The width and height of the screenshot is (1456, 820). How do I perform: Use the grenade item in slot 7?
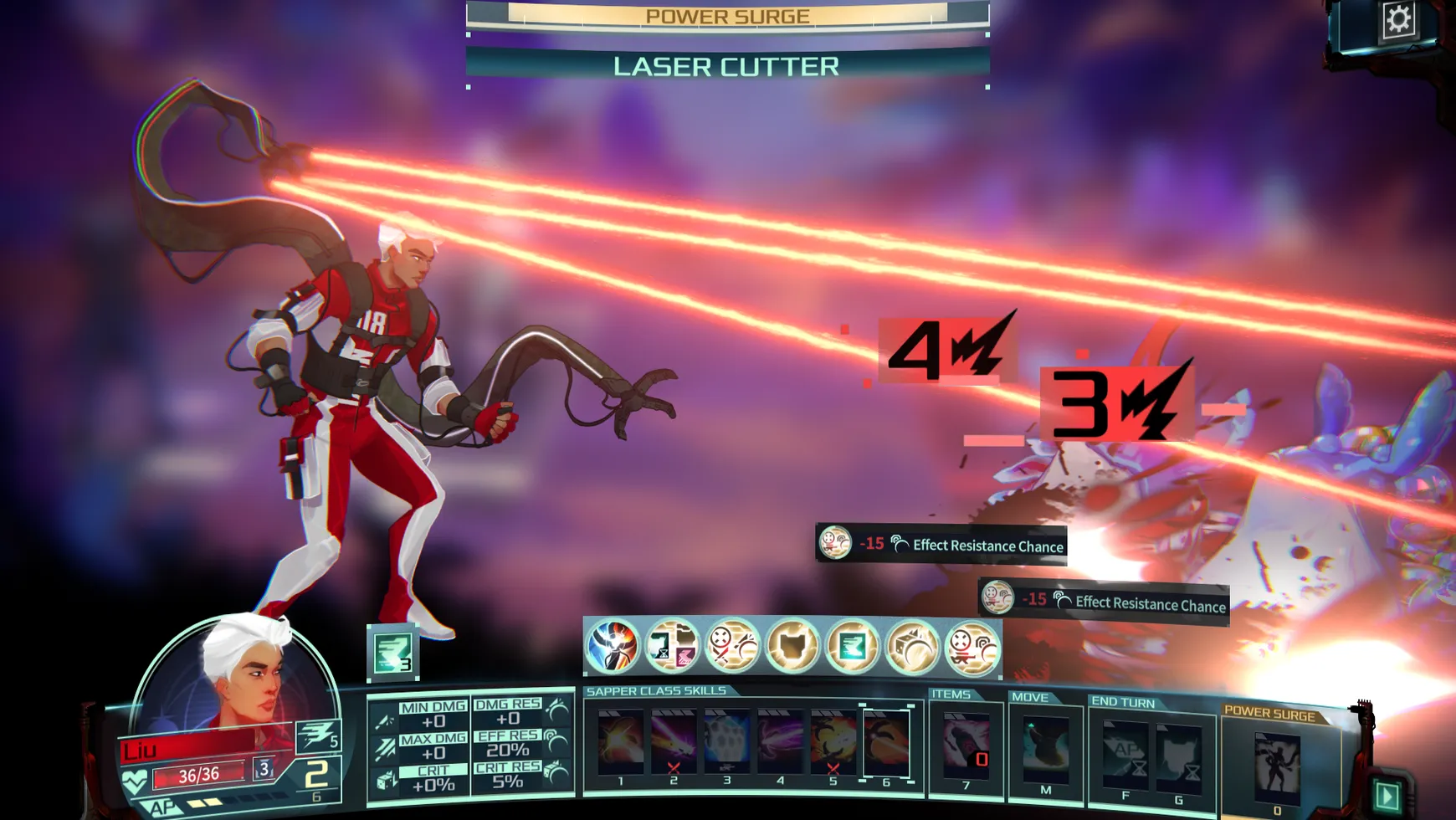point(964,745)
